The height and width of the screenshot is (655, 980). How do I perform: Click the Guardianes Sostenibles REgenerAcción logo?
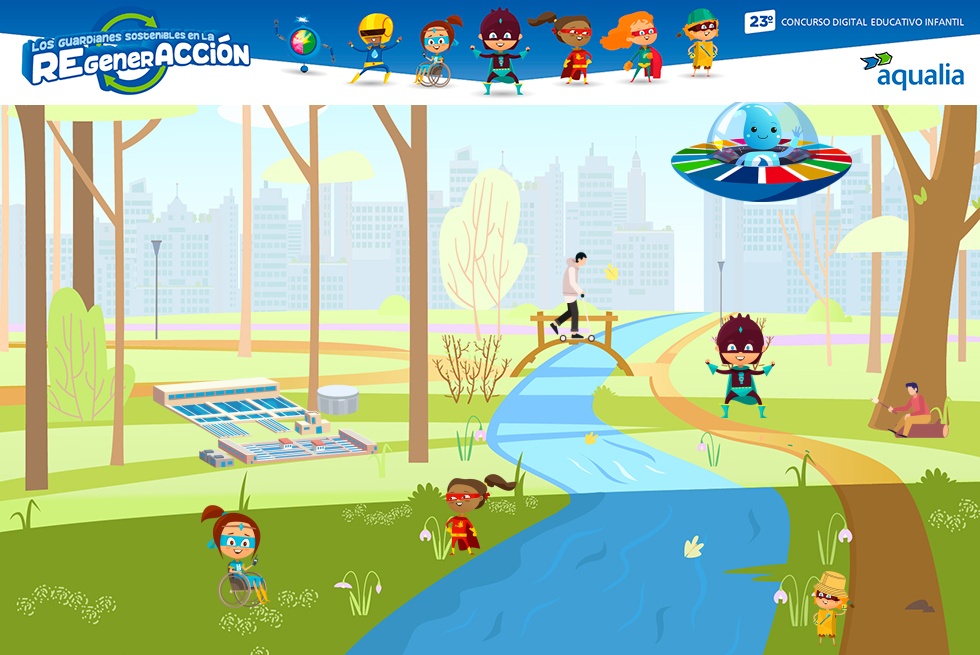pos(138,56)
